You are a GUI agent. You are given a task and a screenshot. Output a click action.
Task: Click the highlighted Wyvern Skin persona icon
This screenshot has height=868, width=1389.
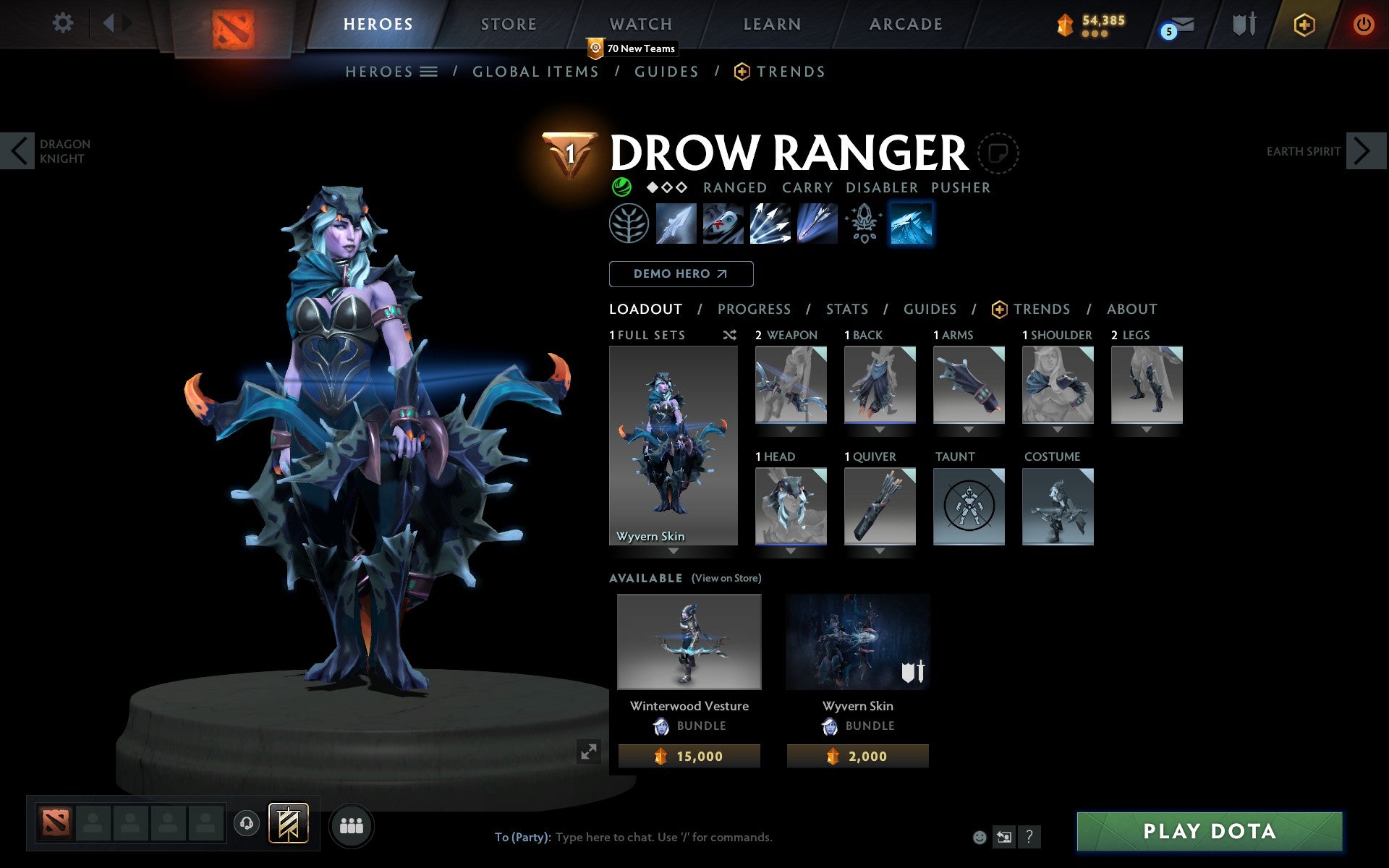pyautogui.click(x=911, y=224)
